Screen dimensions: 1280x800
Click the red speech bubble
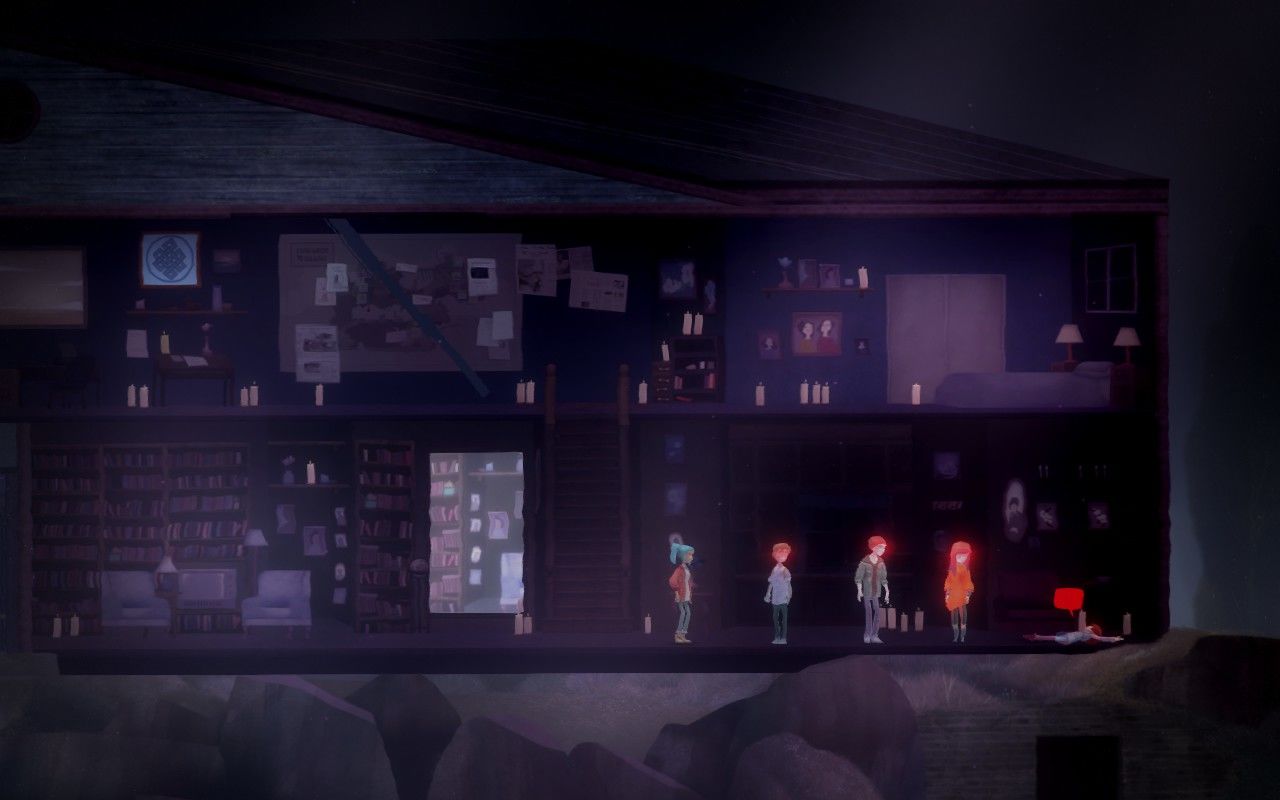pos(1068,599)
